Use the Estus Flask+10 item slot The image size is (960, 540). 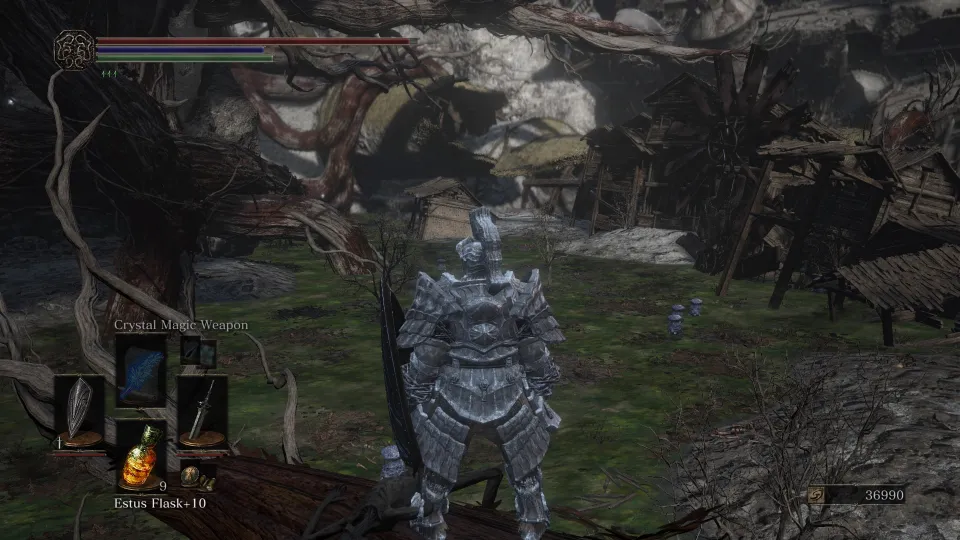point(140,458)
